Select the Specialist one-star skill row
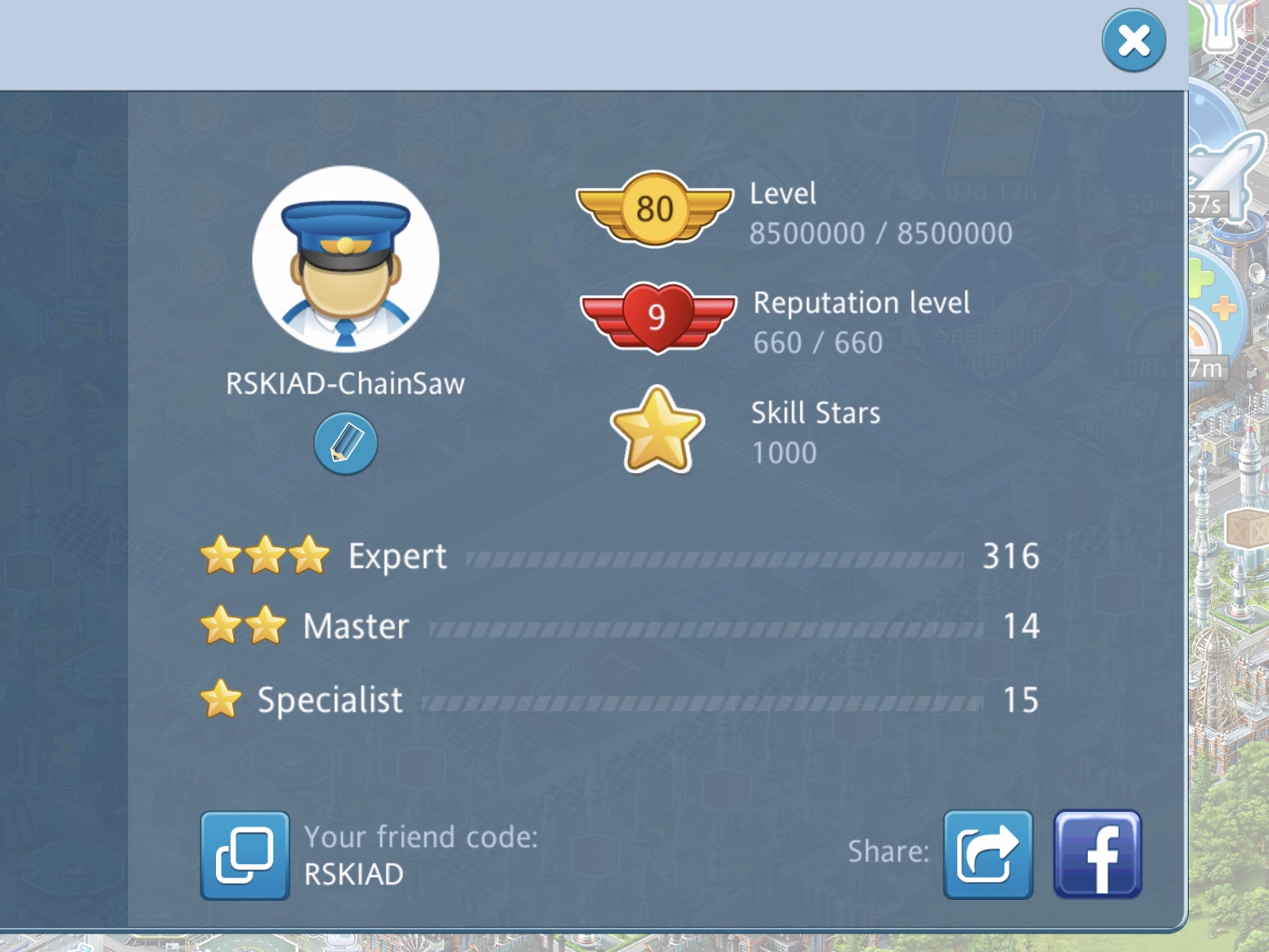 (x=619, y=700)
